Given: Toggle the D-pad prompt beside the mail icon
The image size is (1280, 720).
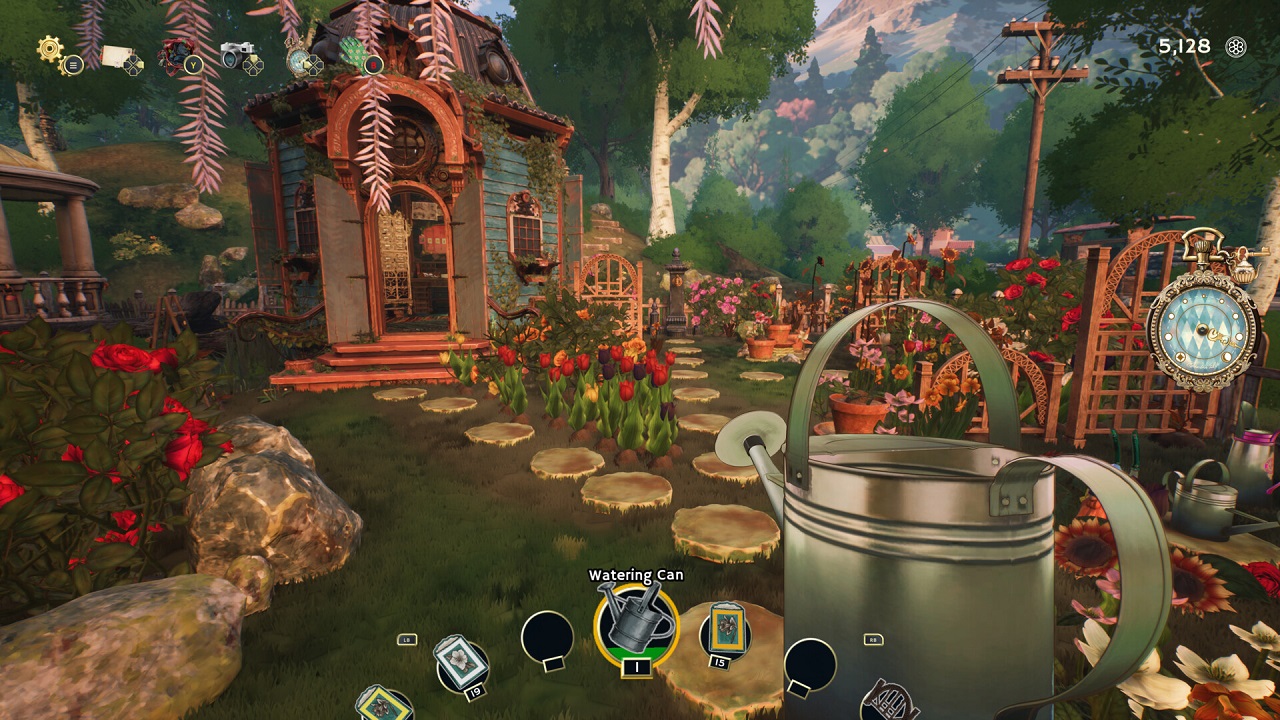Looking at the screenshot, I should (133, 65).
